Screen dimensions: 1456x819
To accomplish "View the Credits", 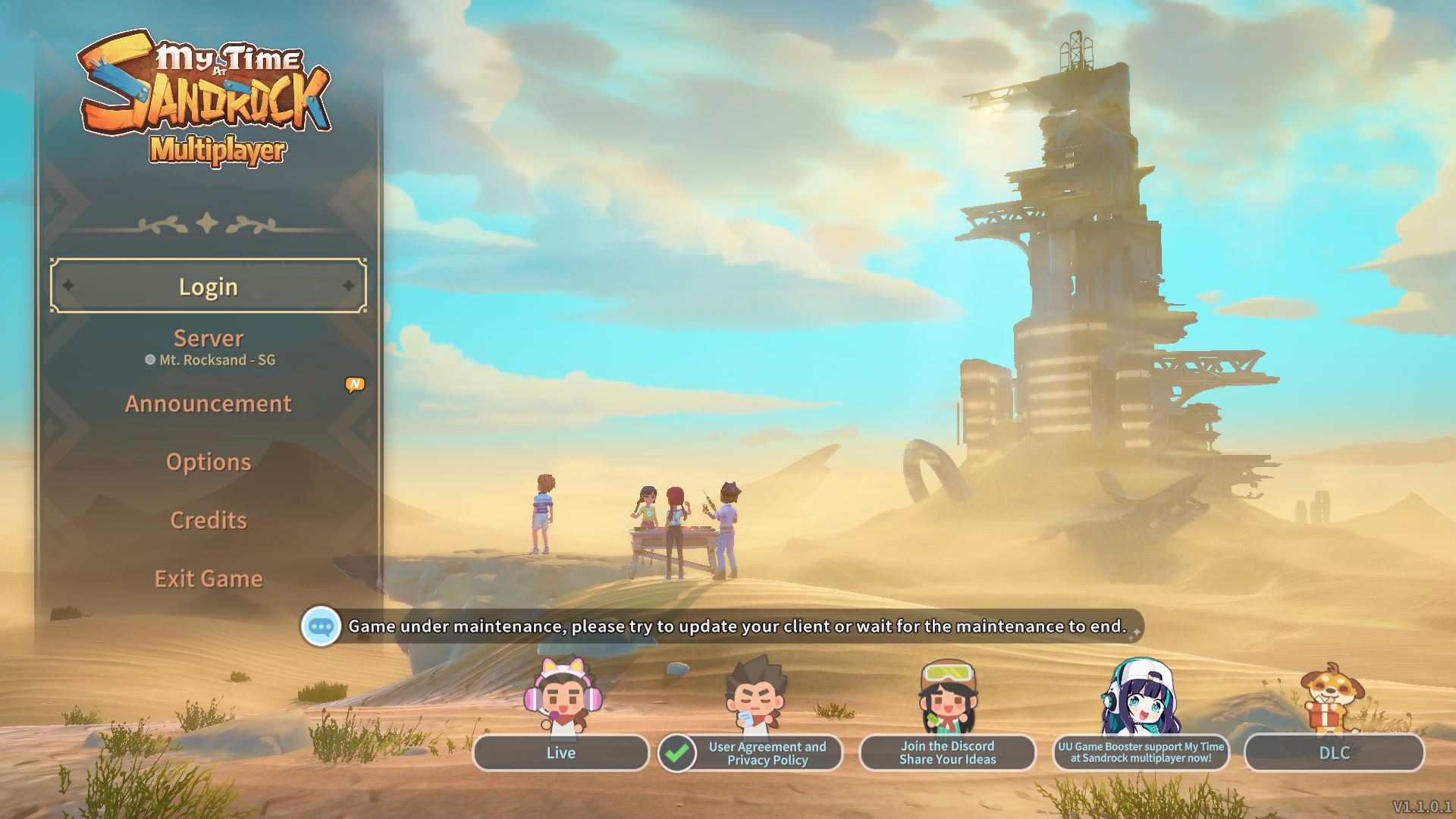I will point(209,520).
